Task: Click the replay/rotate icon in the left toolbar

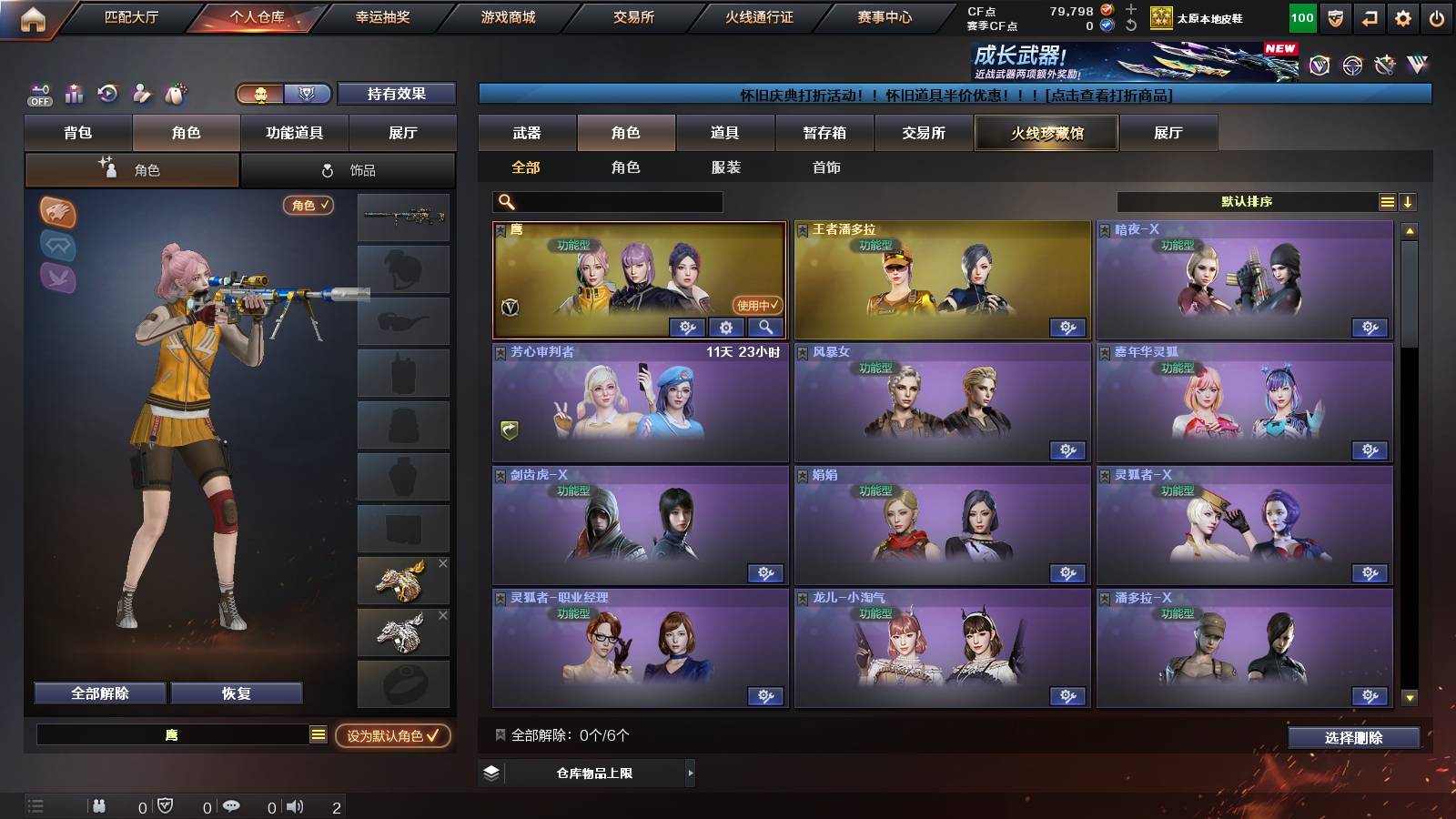Action: [106, 94]
